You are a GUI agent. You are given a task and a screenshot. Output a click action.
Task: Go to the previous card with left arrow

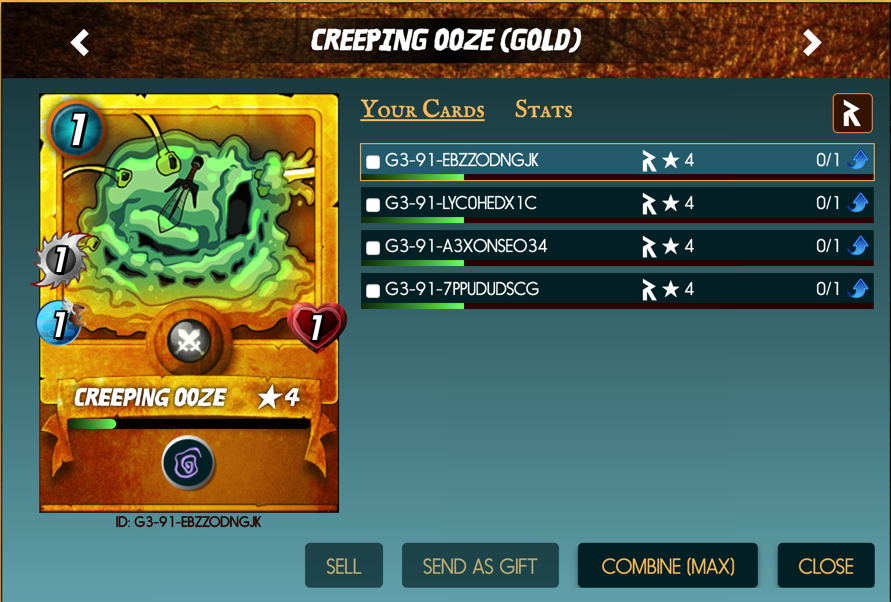(80, 42)
